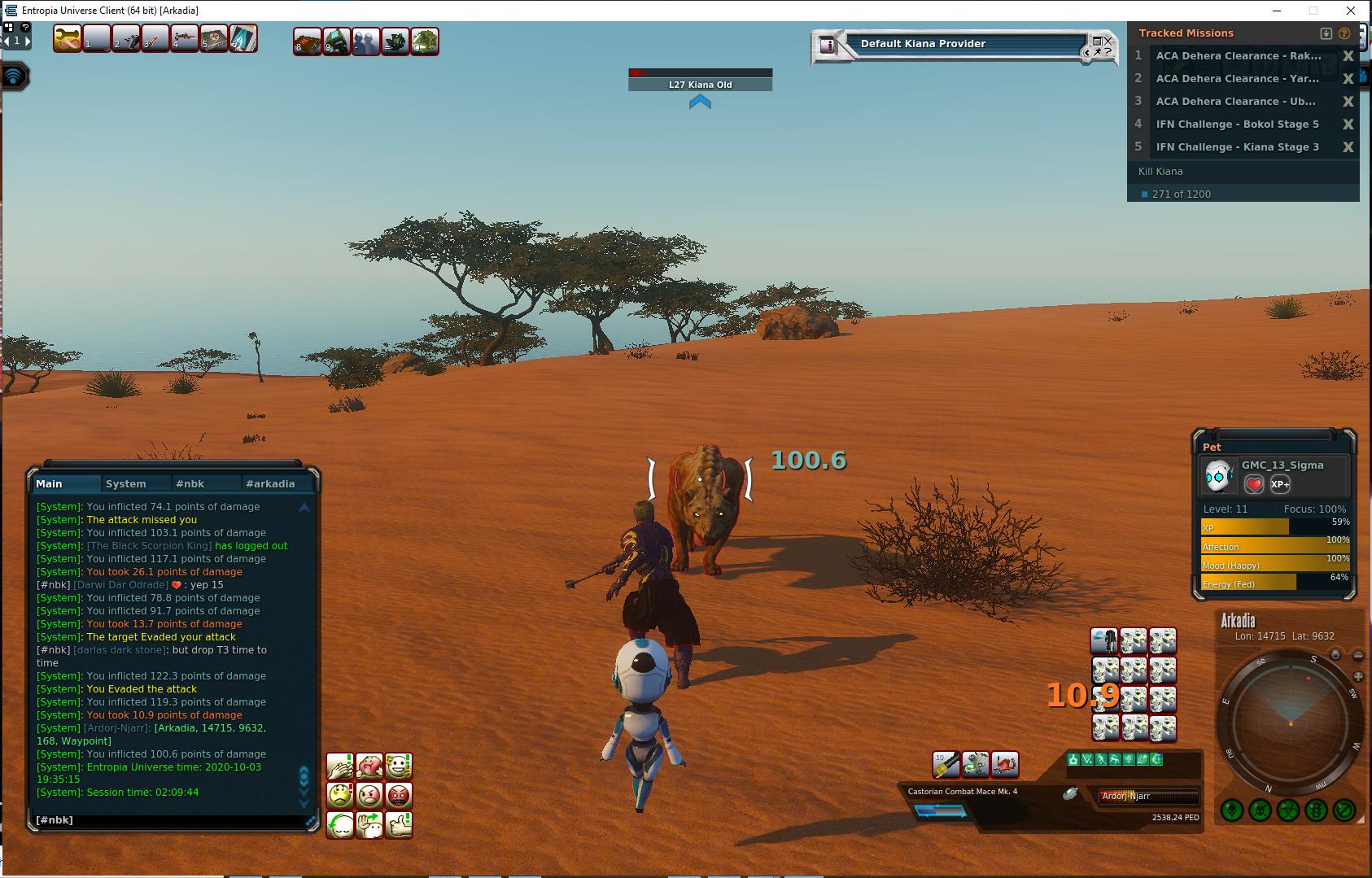Viewport: 1372px width, 878px height.
Task: Close the Entropia Universe client window
Action: [x=1351, y=11]
